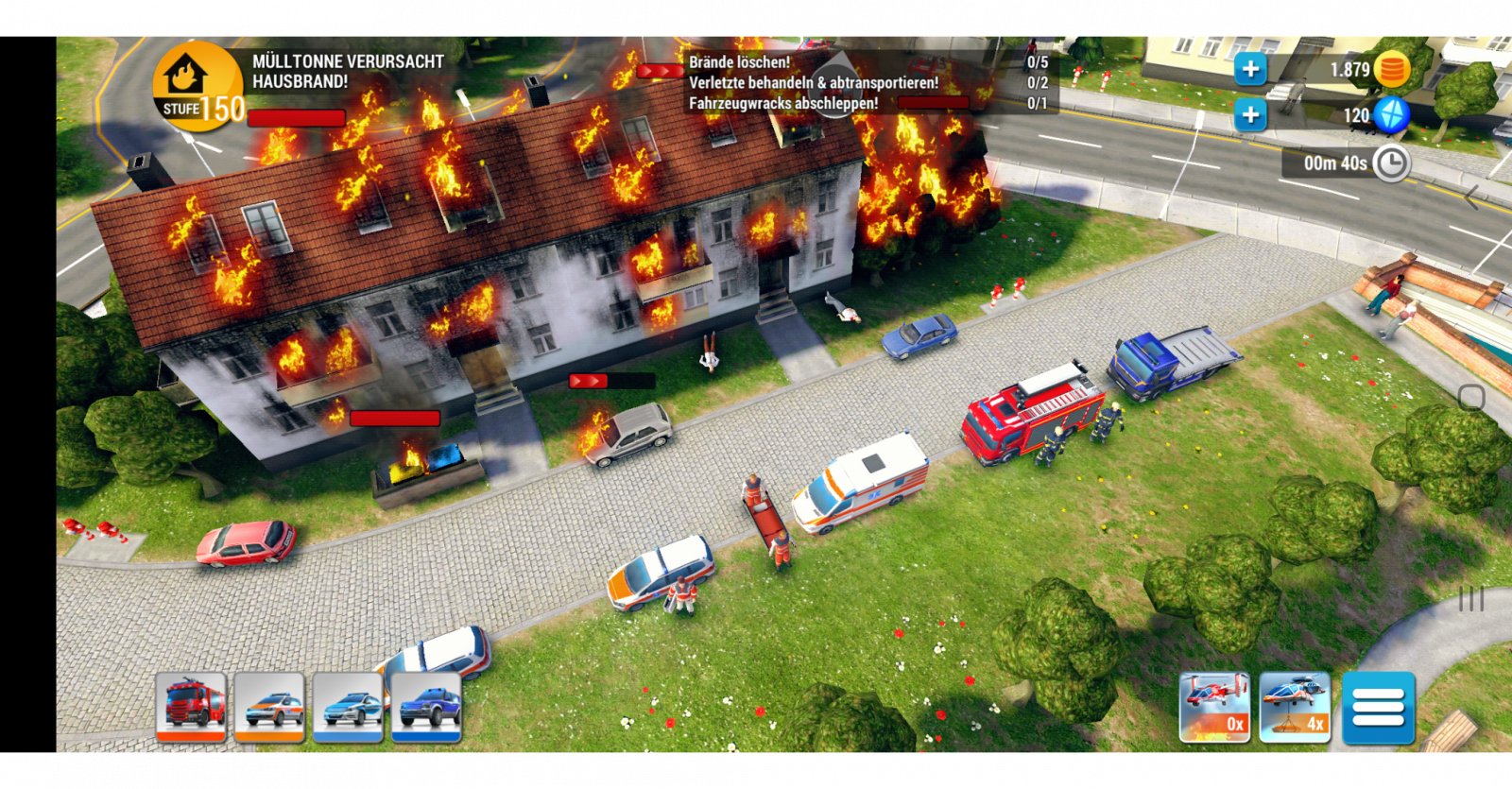The image size is (1512, 789).
Task: Call the firefighting helicopter support
Action: click(x=1214, y=707)
